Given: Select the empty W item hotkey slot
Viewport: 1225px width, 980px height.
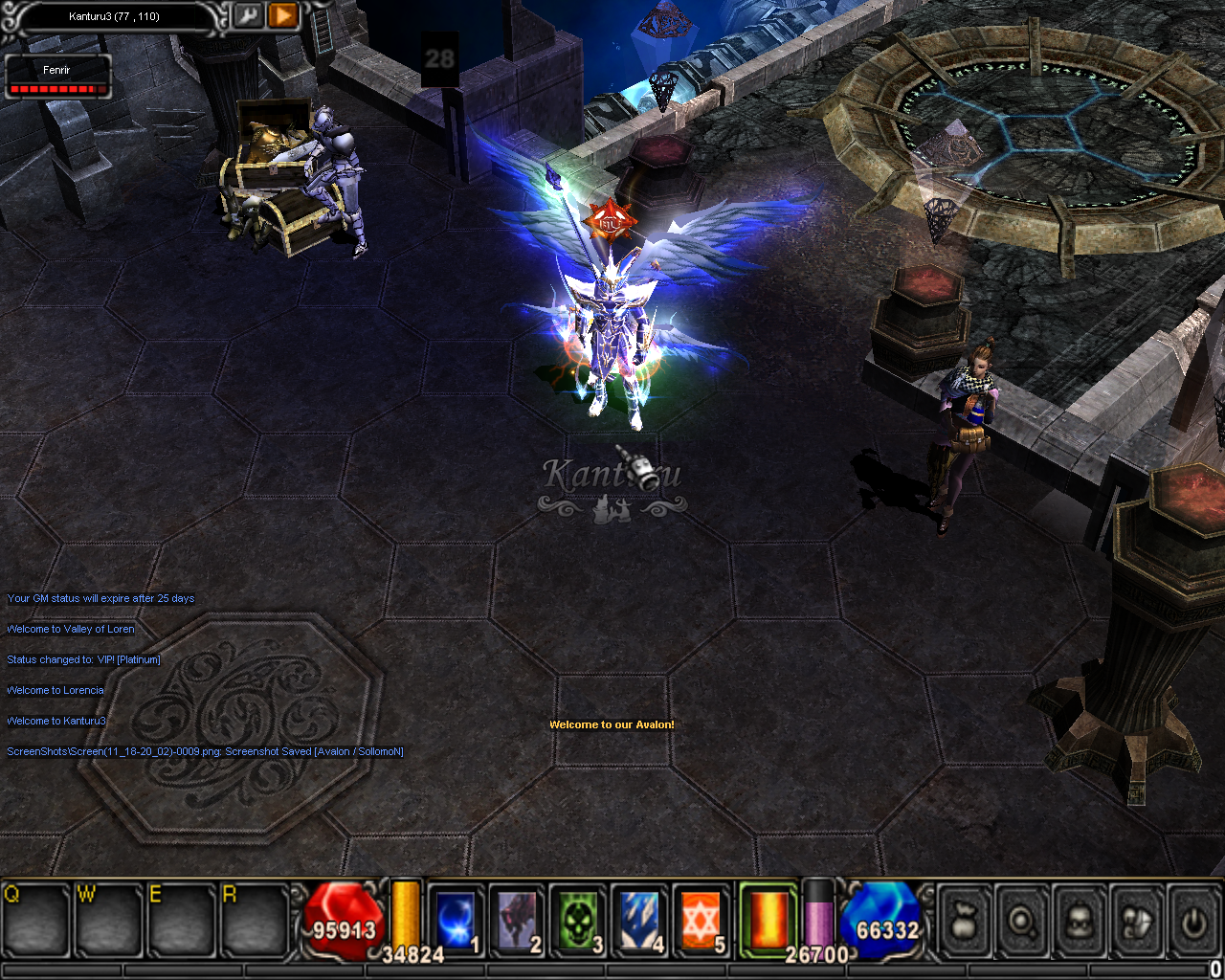Looking at the screenshot, I should 108,922.
